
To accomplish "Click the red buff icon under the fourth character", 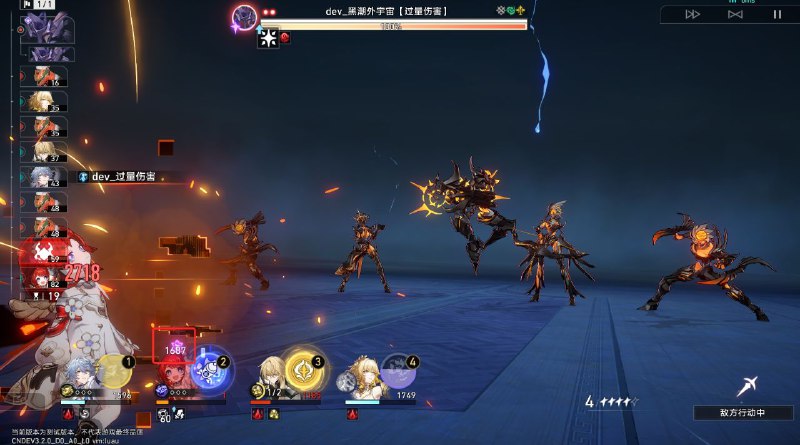I will (x=352, y=413).
